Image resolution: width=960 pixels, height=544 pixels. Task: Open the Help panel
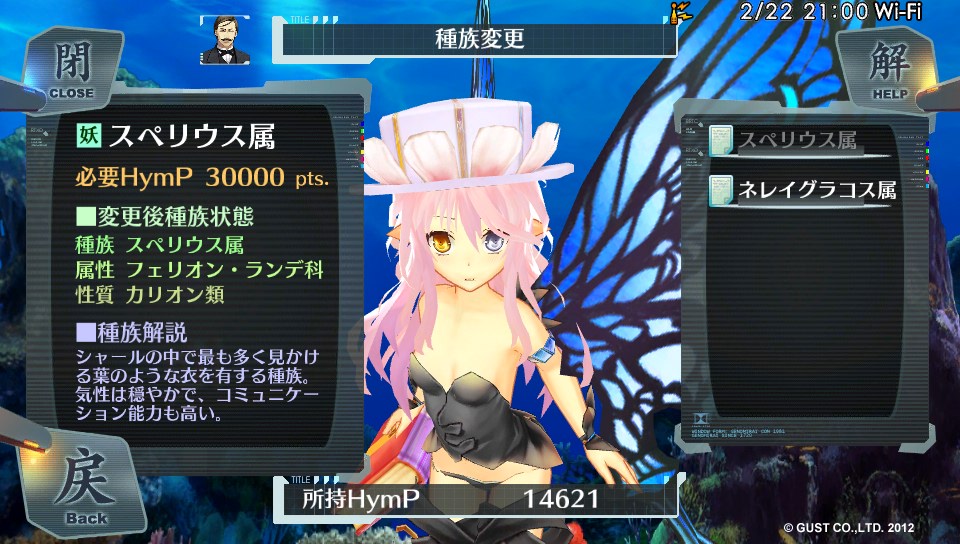coord(887,68)
